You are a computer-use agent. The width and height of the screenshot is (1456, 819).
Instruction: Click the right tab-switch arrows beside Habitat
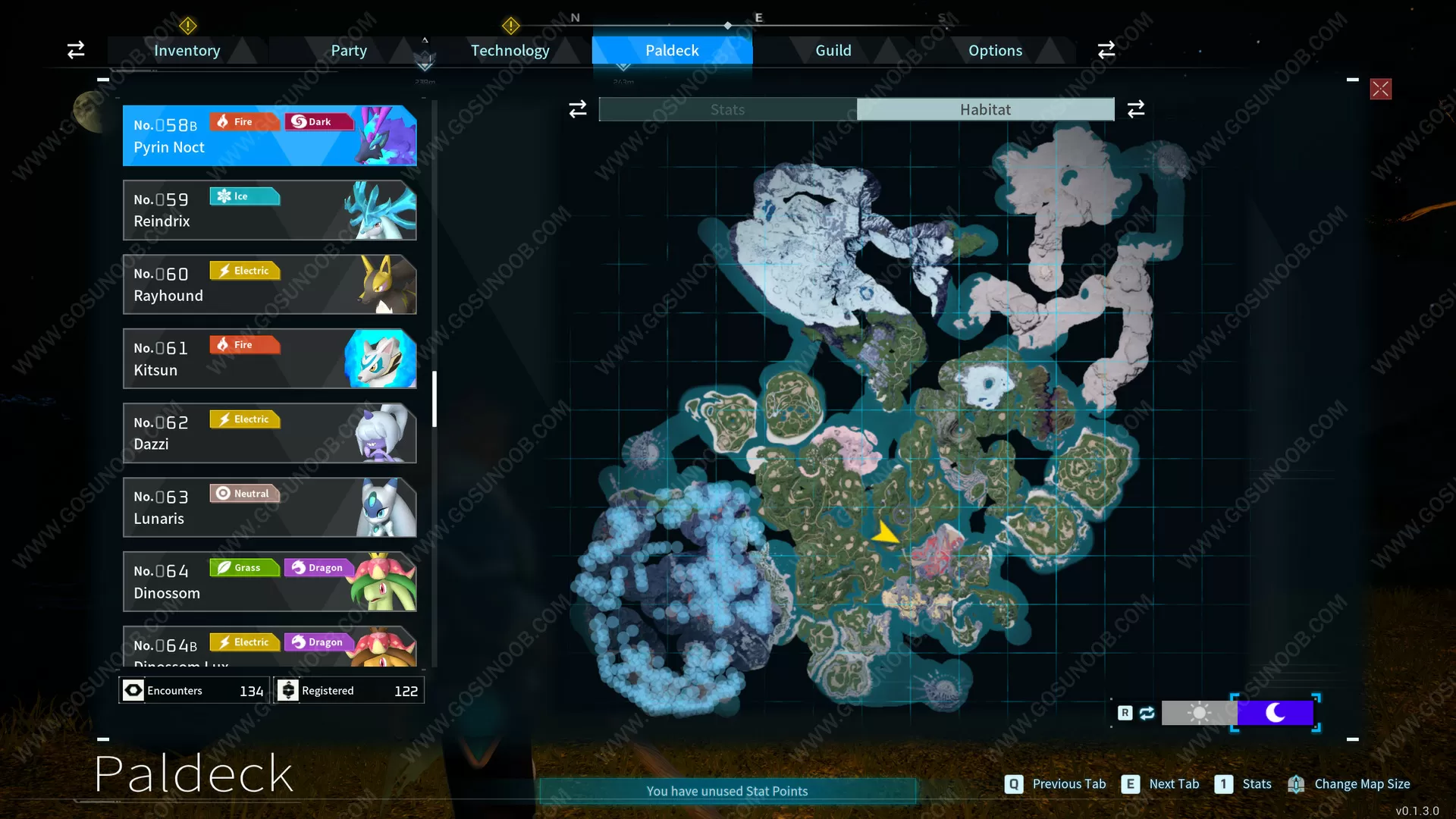pos(1135,109)
